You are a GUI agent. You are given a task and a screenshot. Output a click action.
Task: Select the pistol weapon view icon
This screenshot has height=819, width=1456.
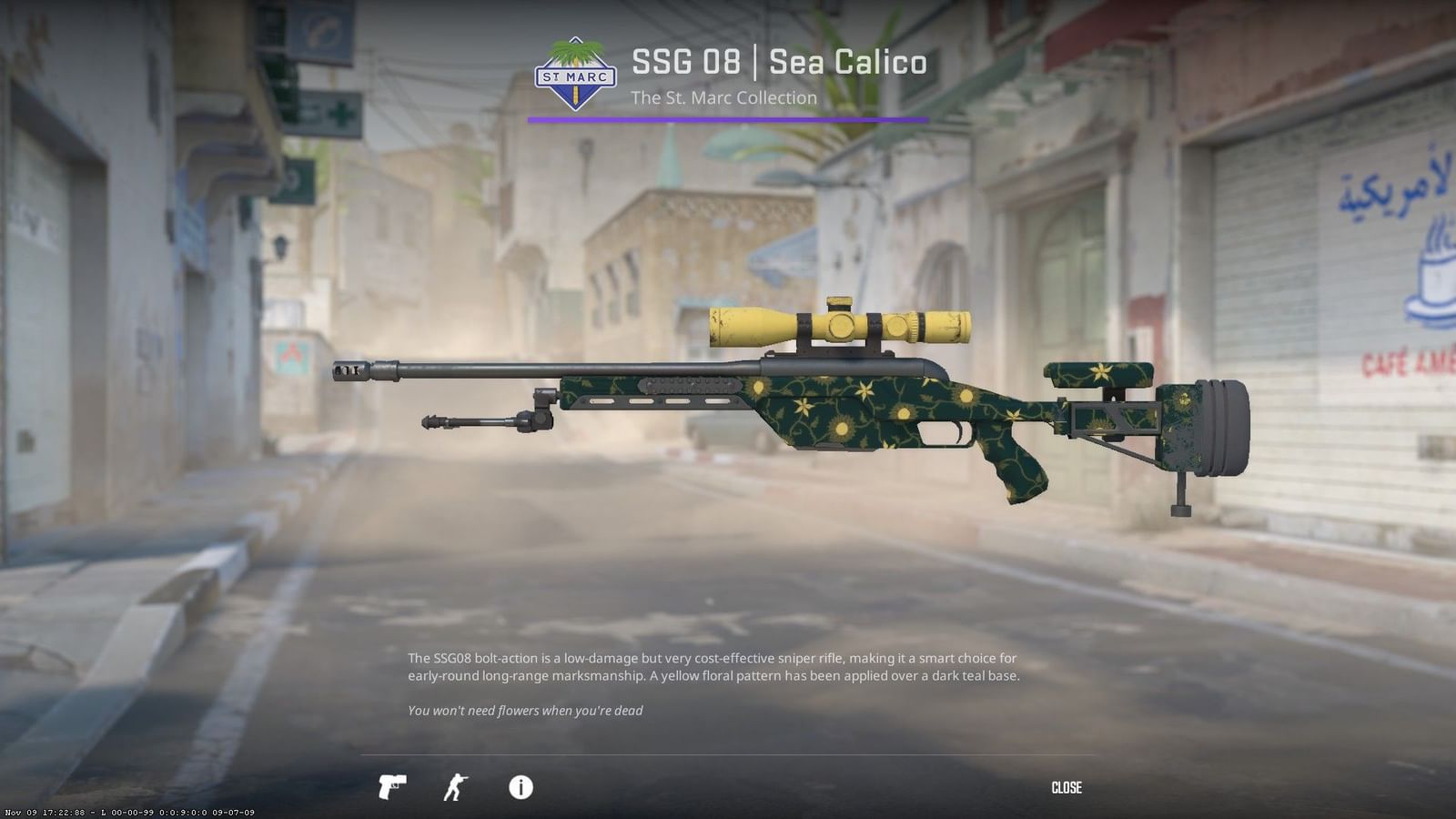[390, 787]
